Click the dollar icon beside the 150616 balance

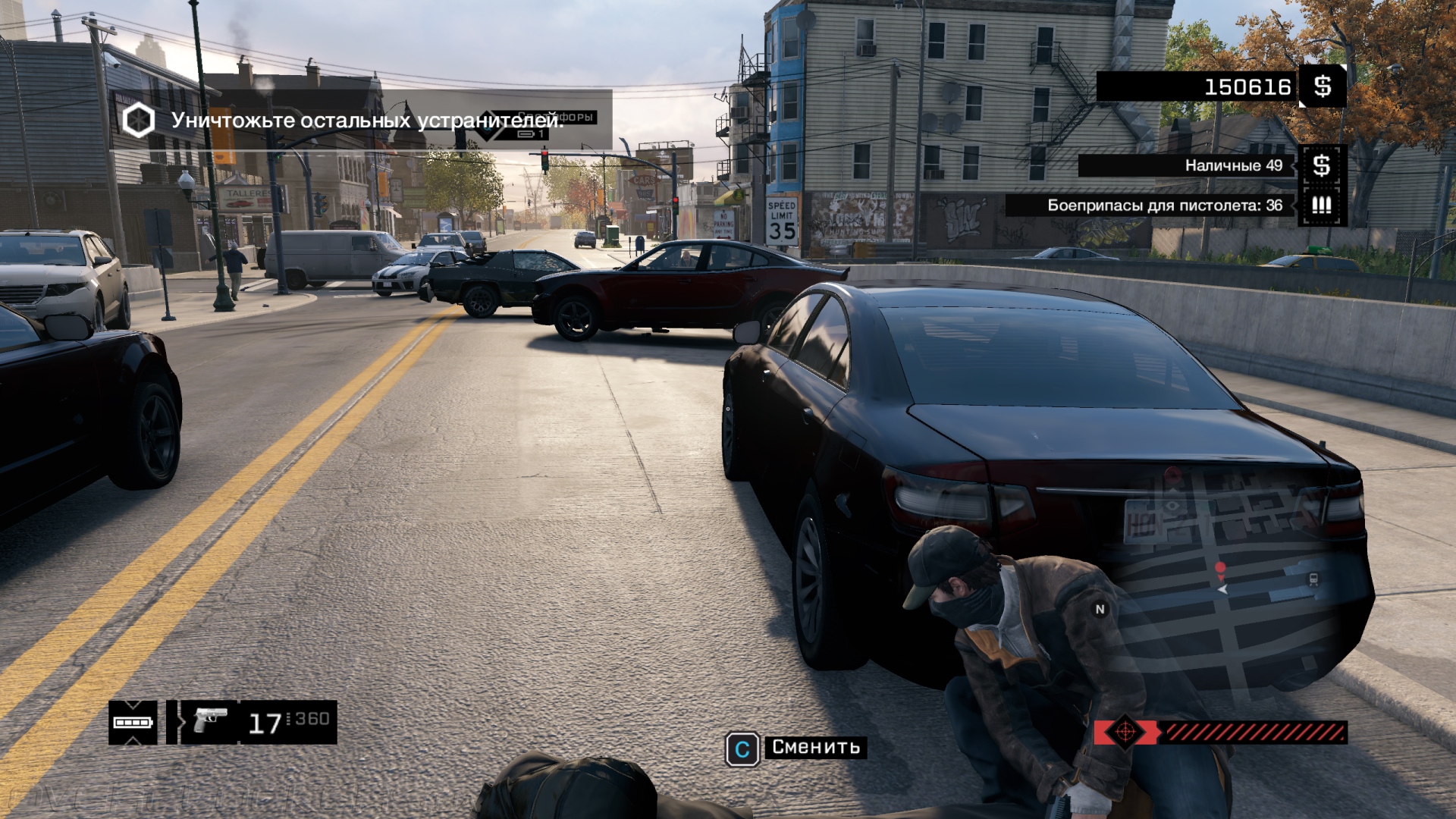click(1323, 86)
